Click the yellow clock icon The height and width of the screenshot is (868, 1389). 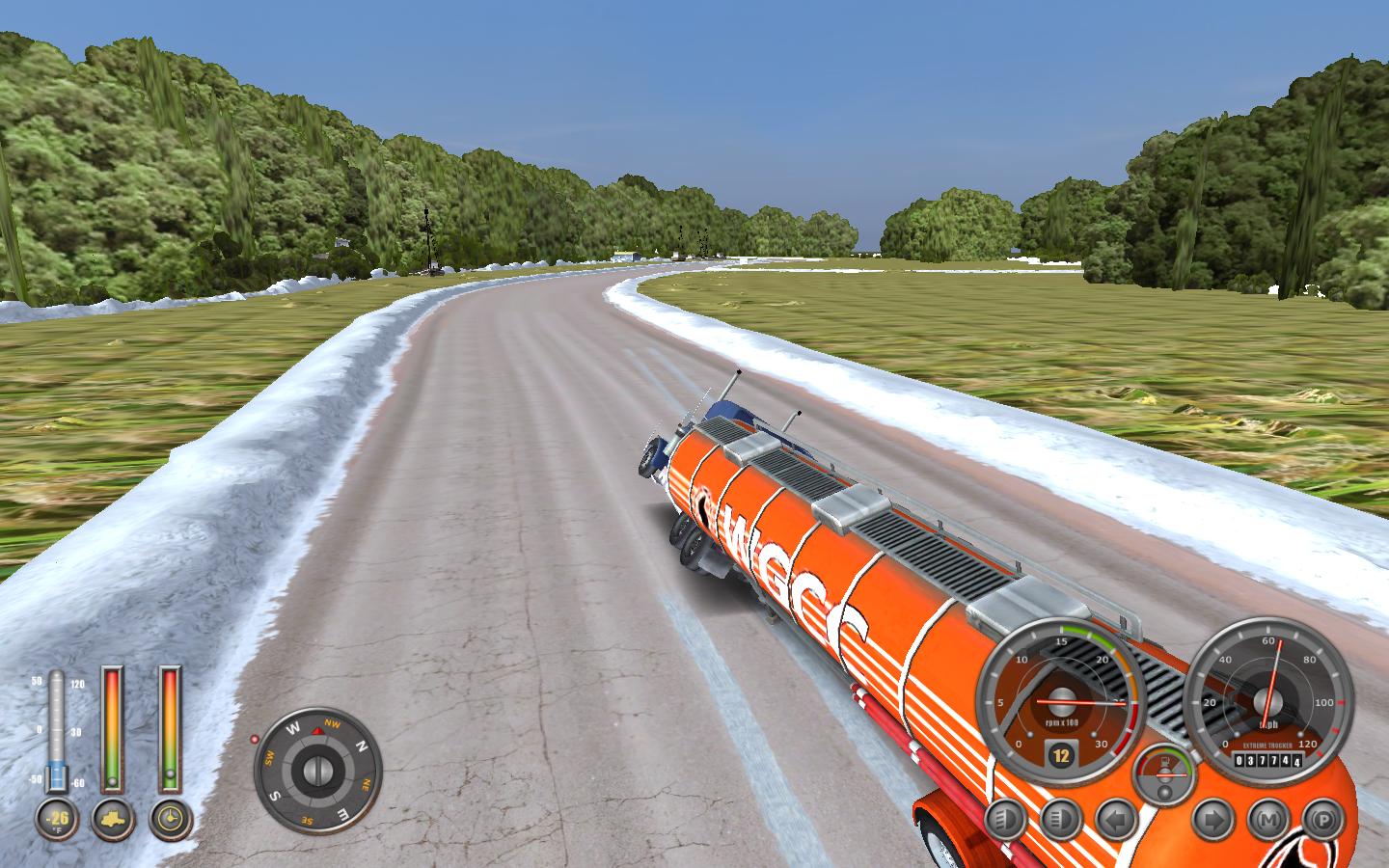pyautogui.click(x=171, y=819)
